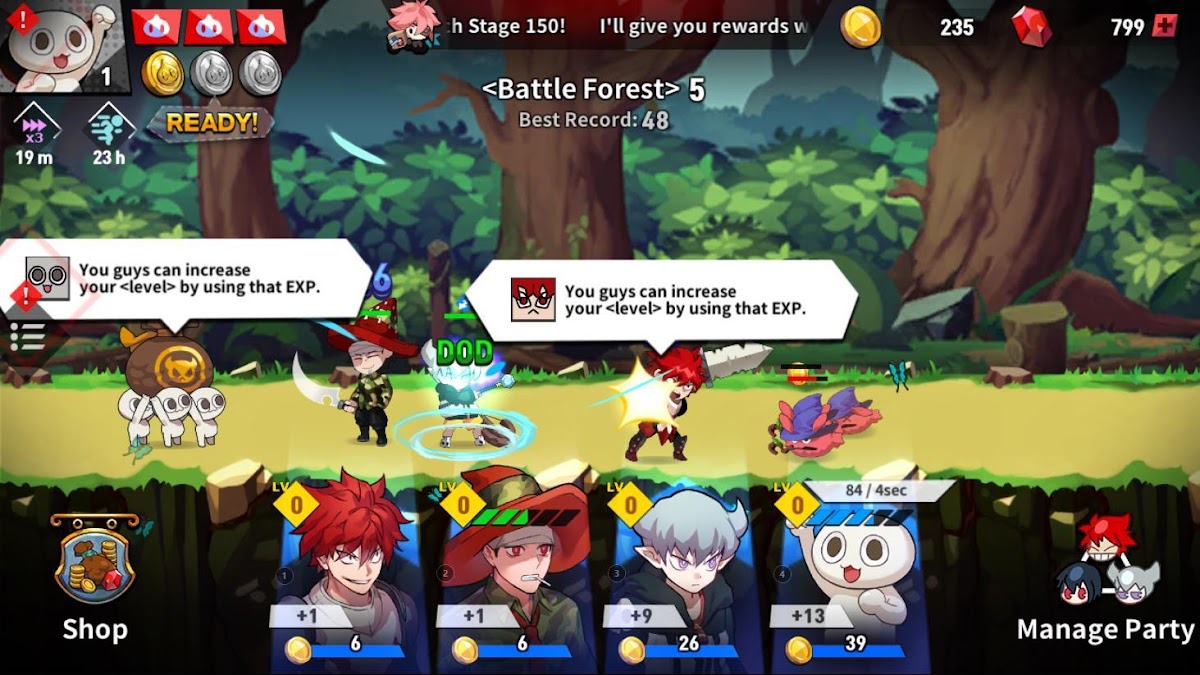Tap the gold coin currency icon
1200x675 pixels.
click(x=861, y=27)
